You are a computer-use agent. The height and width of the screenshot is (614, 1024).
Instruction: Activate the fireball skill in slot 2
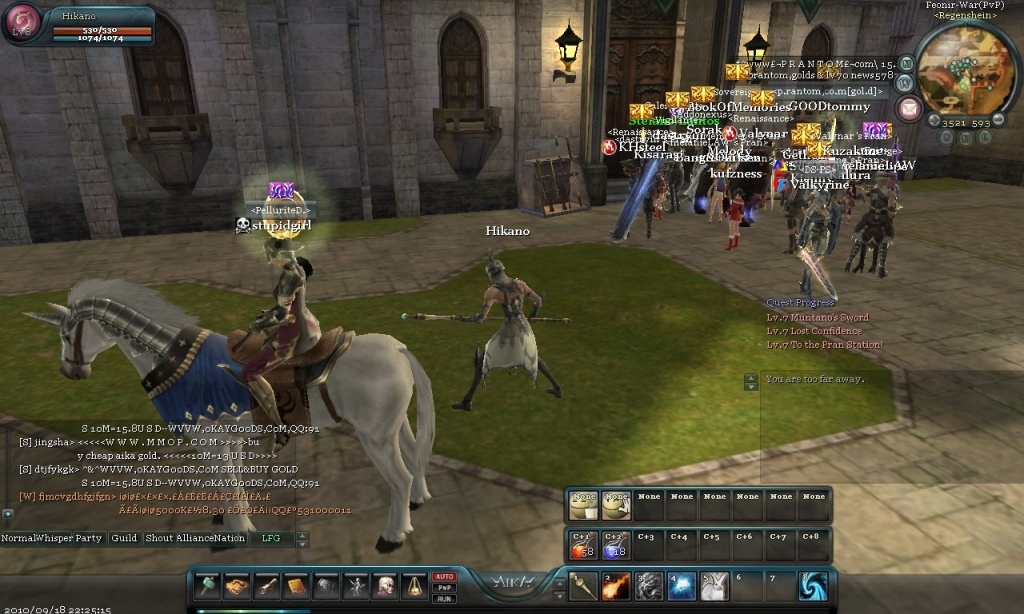coord(617,586)
